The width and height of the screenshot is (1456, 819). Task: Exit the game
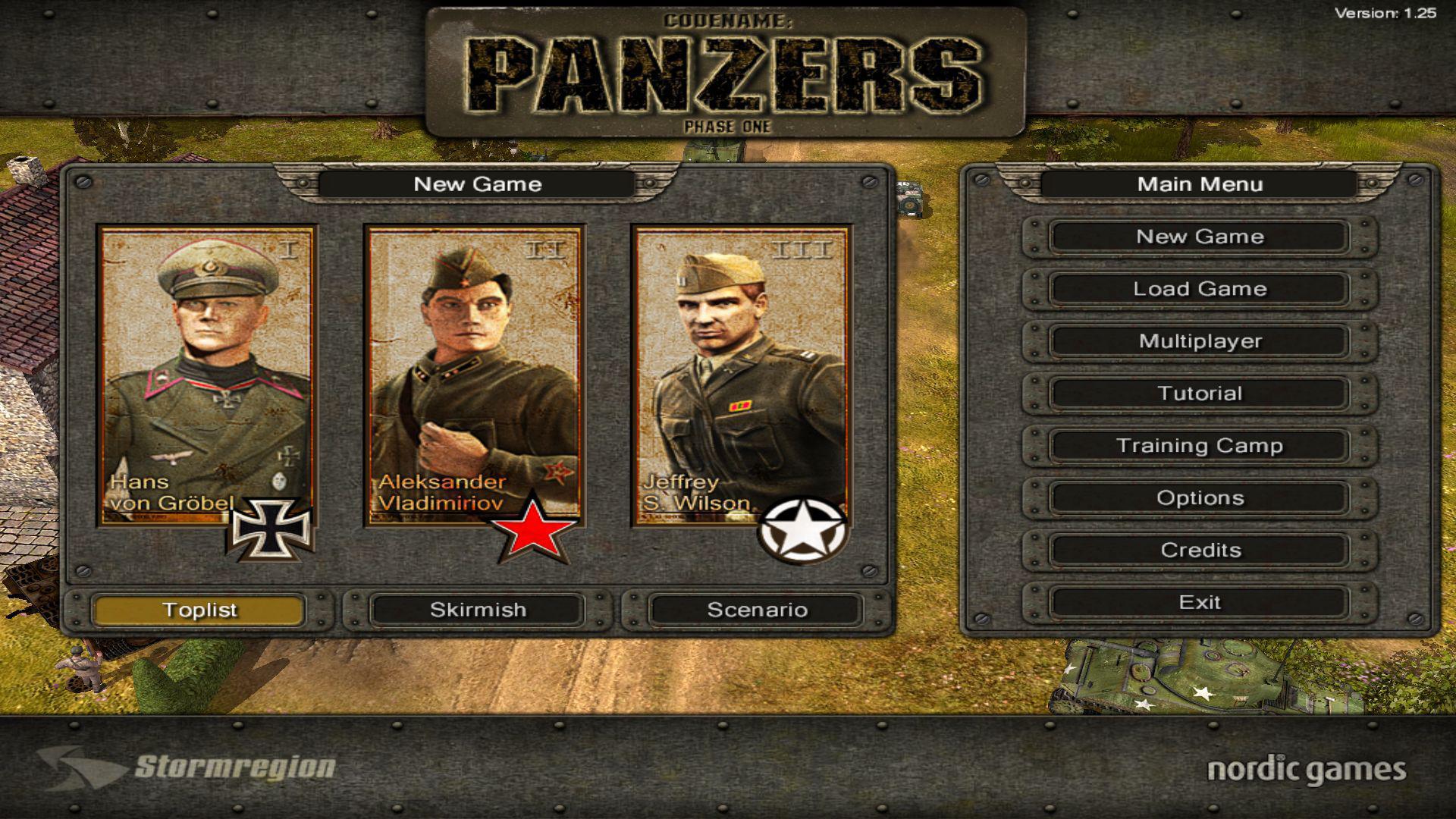[1198, 603]
